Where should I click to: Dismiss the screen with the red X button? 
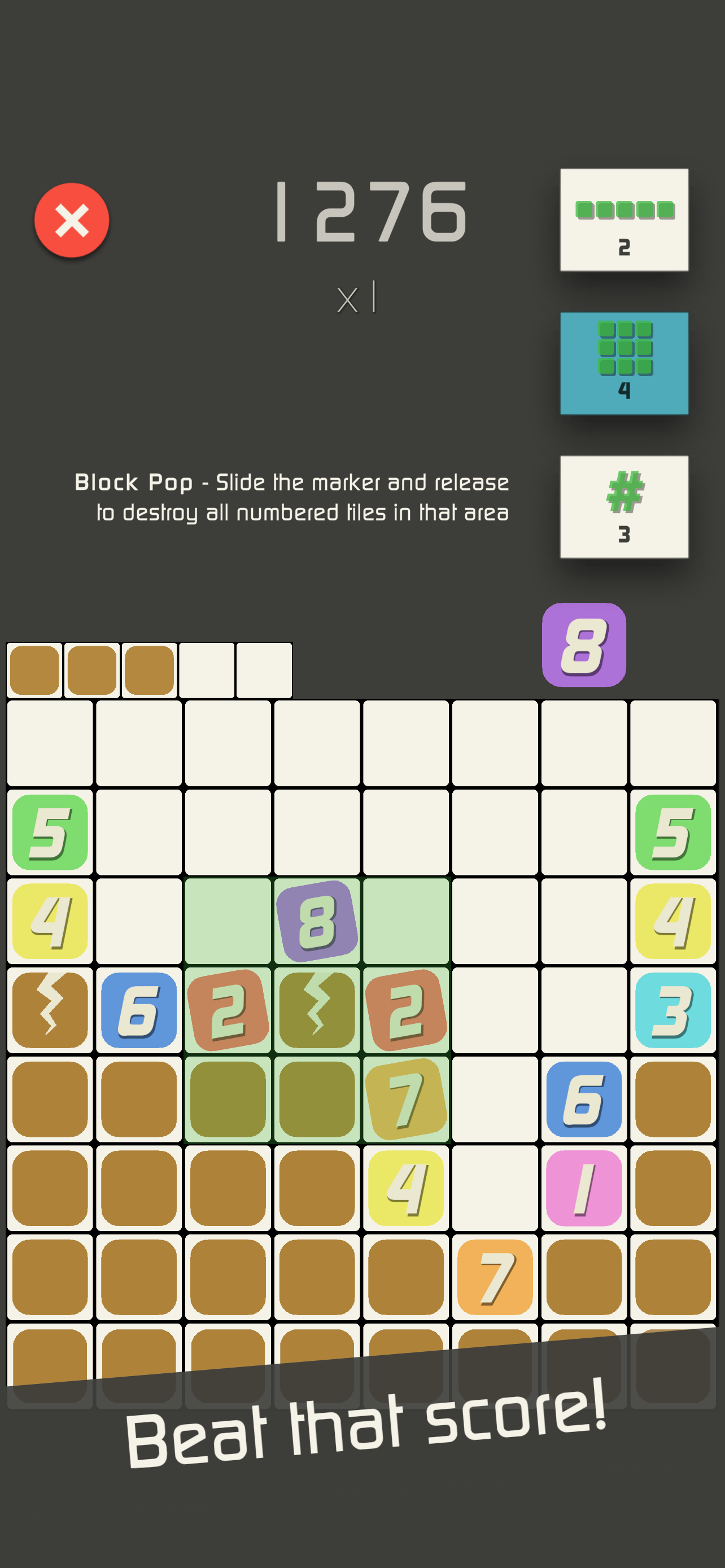coord(71,220)
